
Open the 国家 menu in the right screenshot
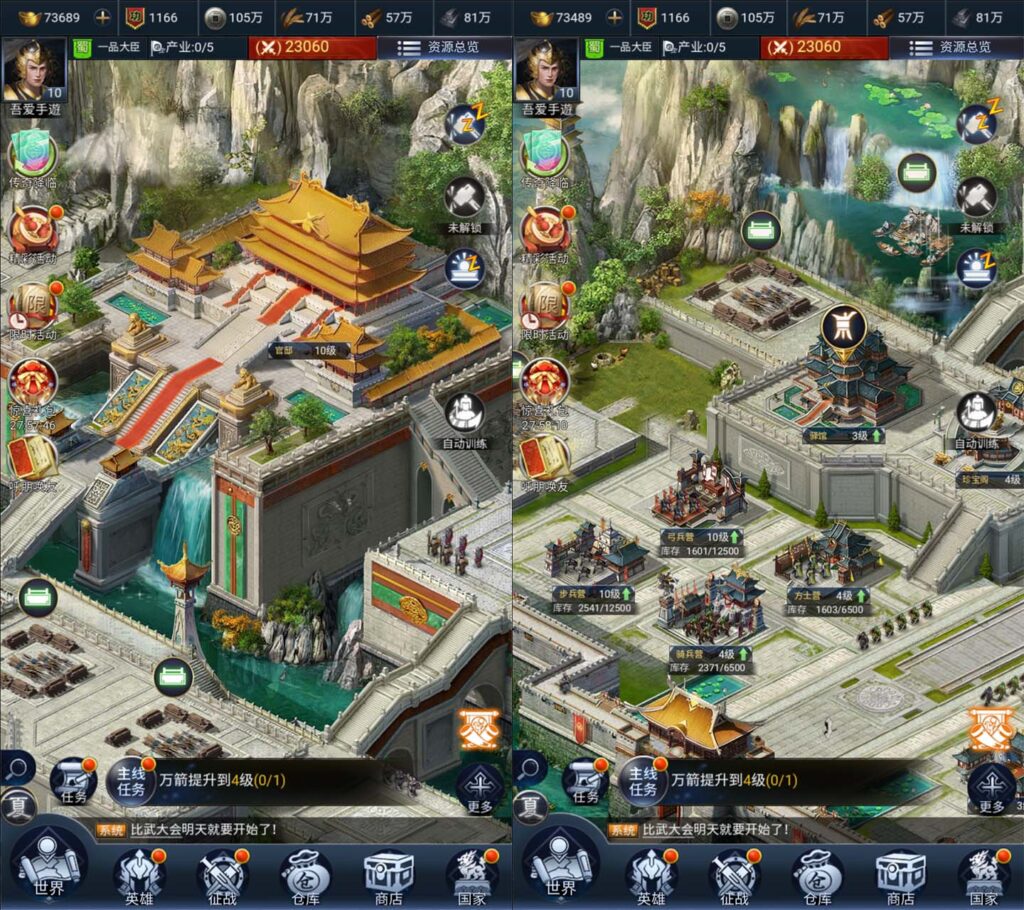click(x=983, y=875)
